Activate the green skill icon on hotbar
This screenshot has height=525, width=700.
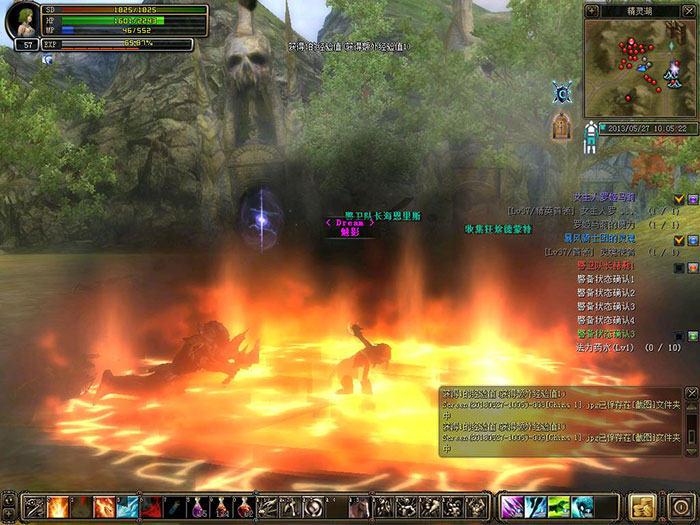[x=559, y=506]
